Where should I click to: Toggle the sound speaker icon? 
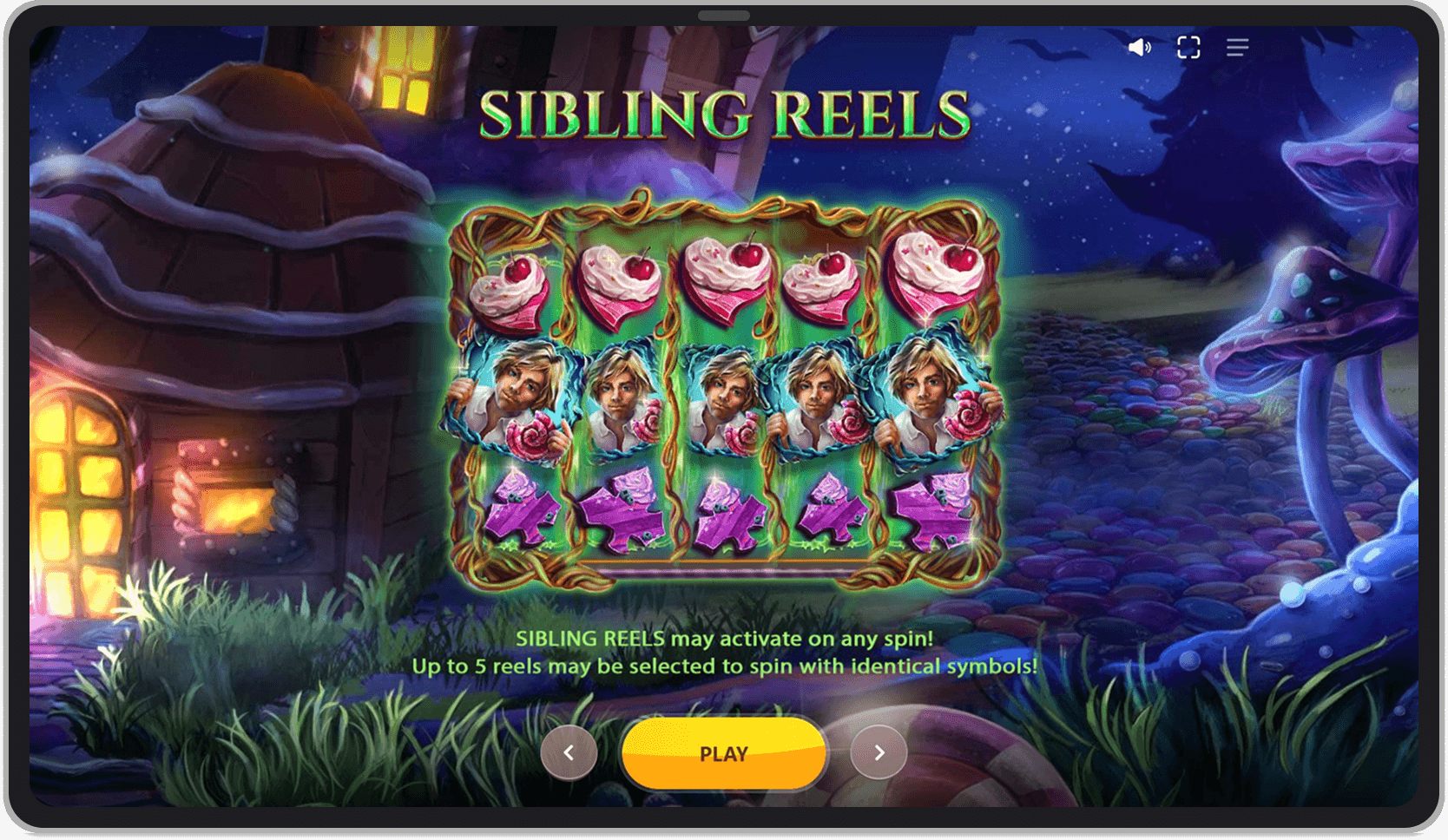click(x=1139, y=48)
